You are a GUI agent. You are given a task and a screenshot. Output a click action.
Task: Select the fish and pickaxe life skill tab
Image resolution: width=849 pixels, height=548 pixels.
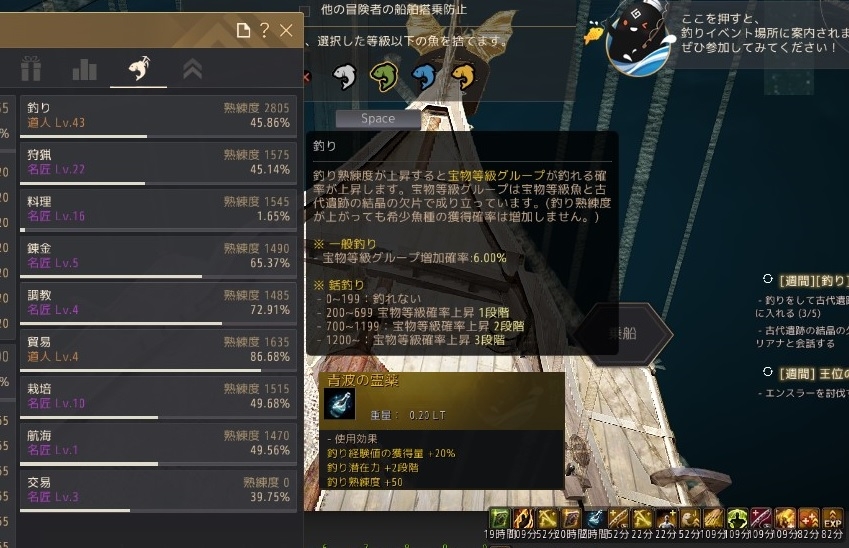(138, 70)
